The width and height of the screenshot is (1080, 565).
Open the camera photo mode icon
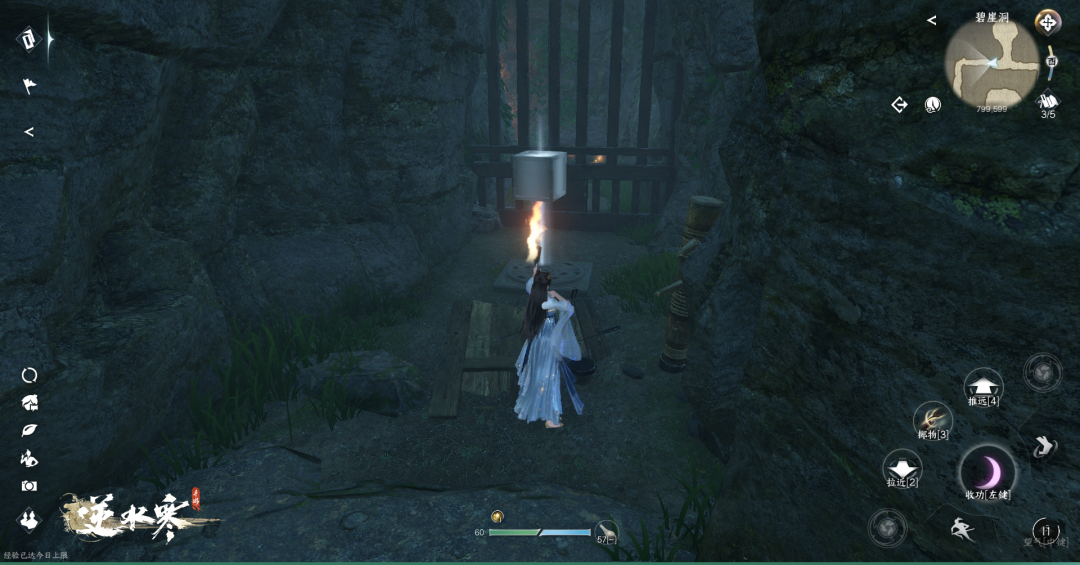click(29, 486)
